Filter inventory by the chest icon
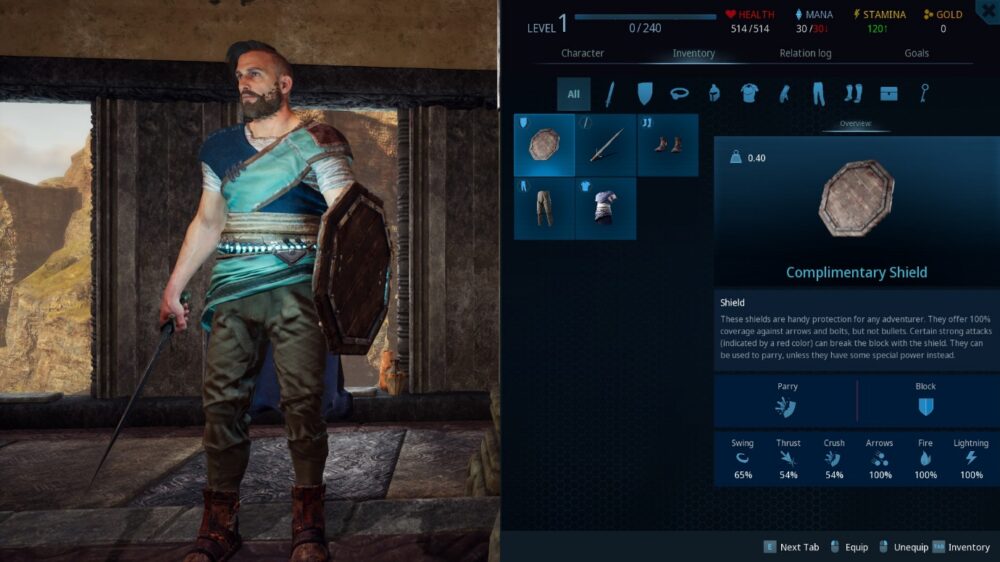The image size is (1000, 562). pyautogui.click(x=889, y=94)
